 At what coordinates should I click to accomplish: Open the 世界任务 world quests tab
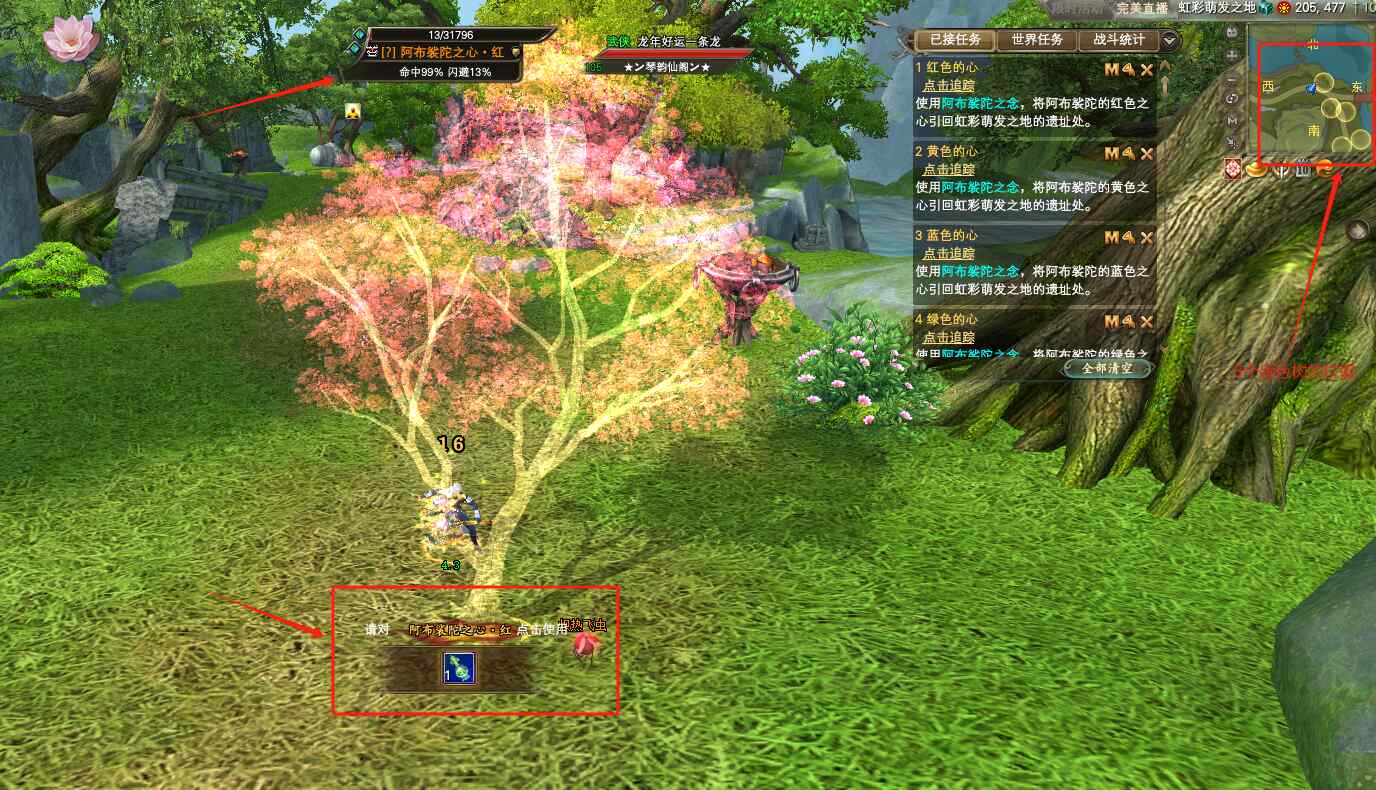[1036, 41]
